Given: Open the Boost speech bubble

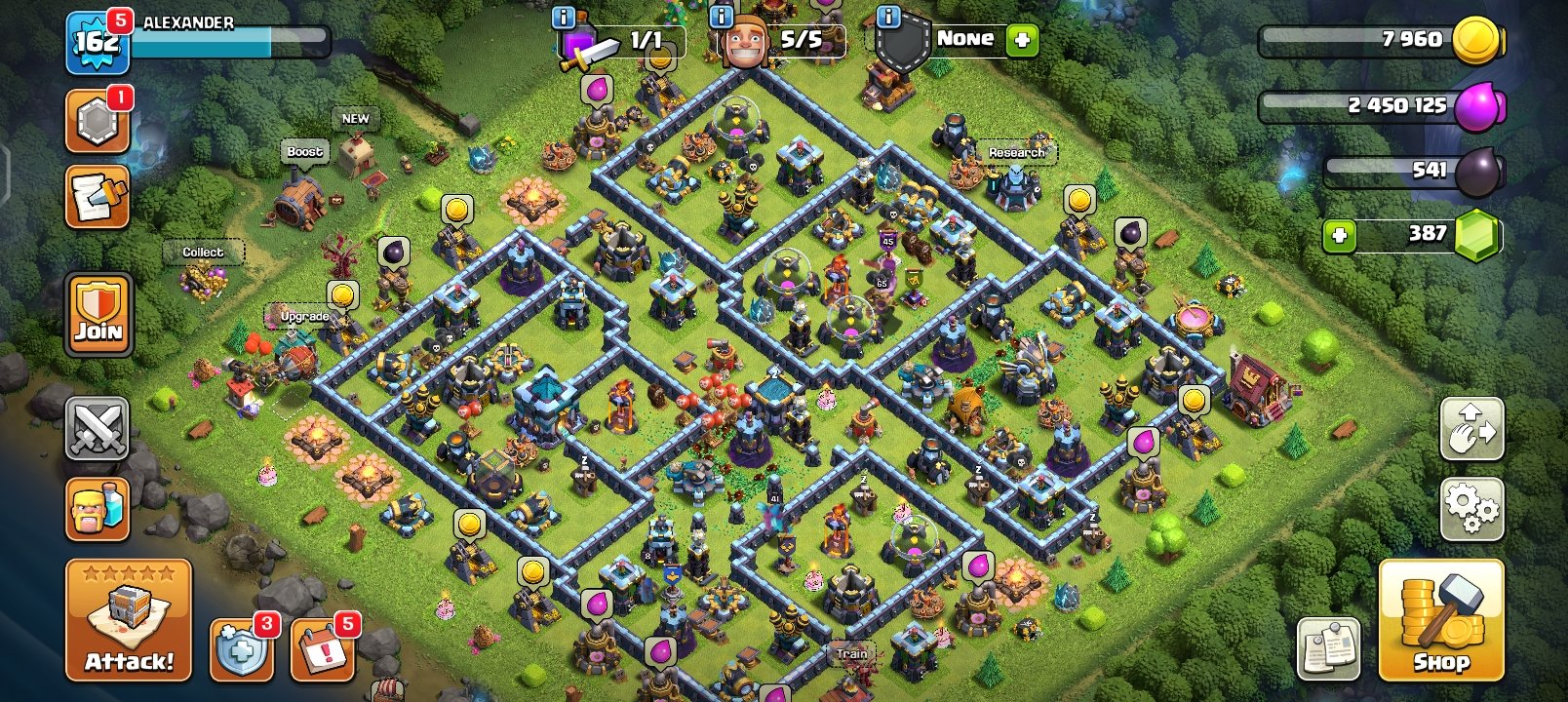Looking at the screenshot, I should (303, 151).
